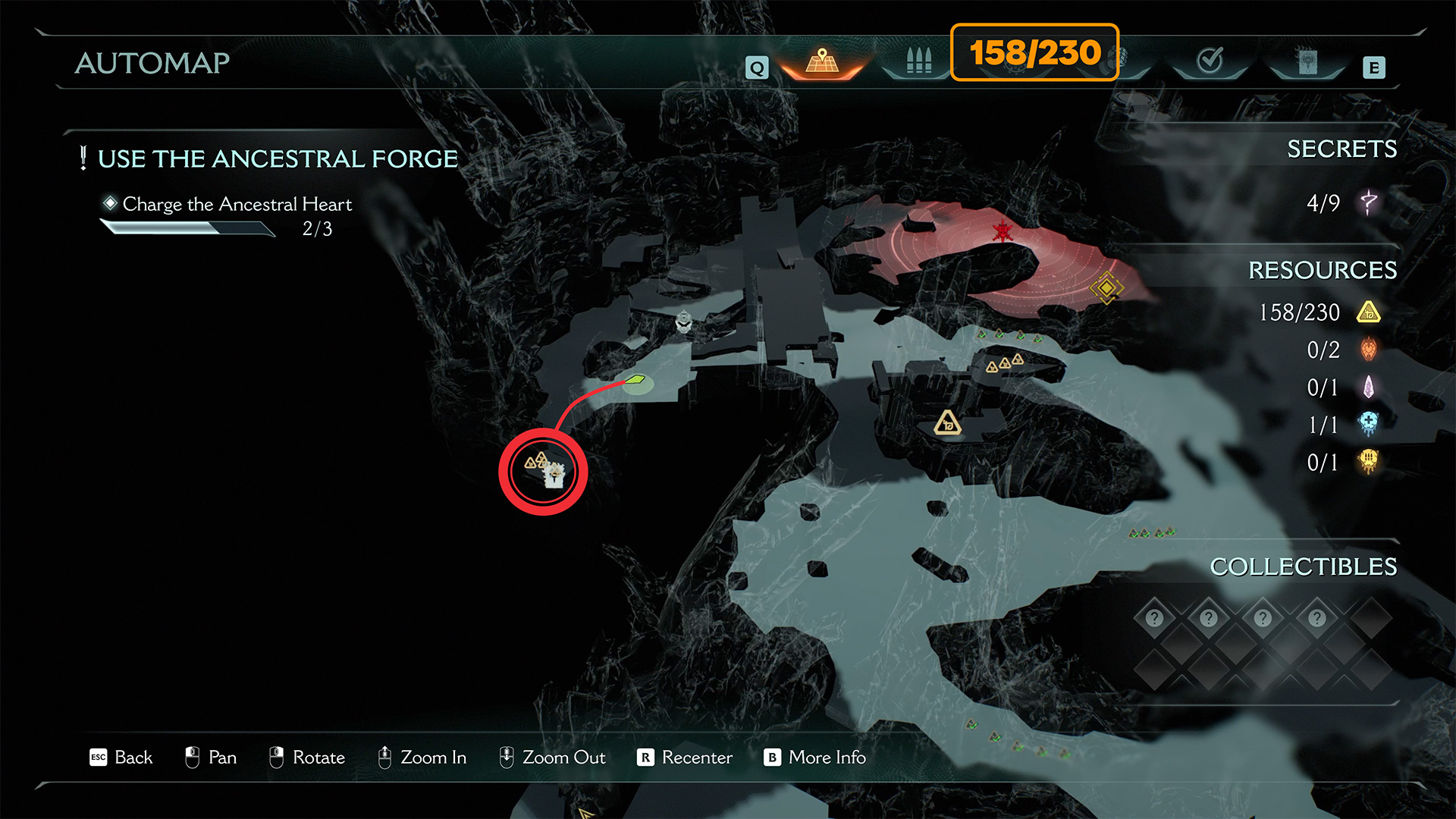Switch to the Codex book tab

tap(1307, 62)
